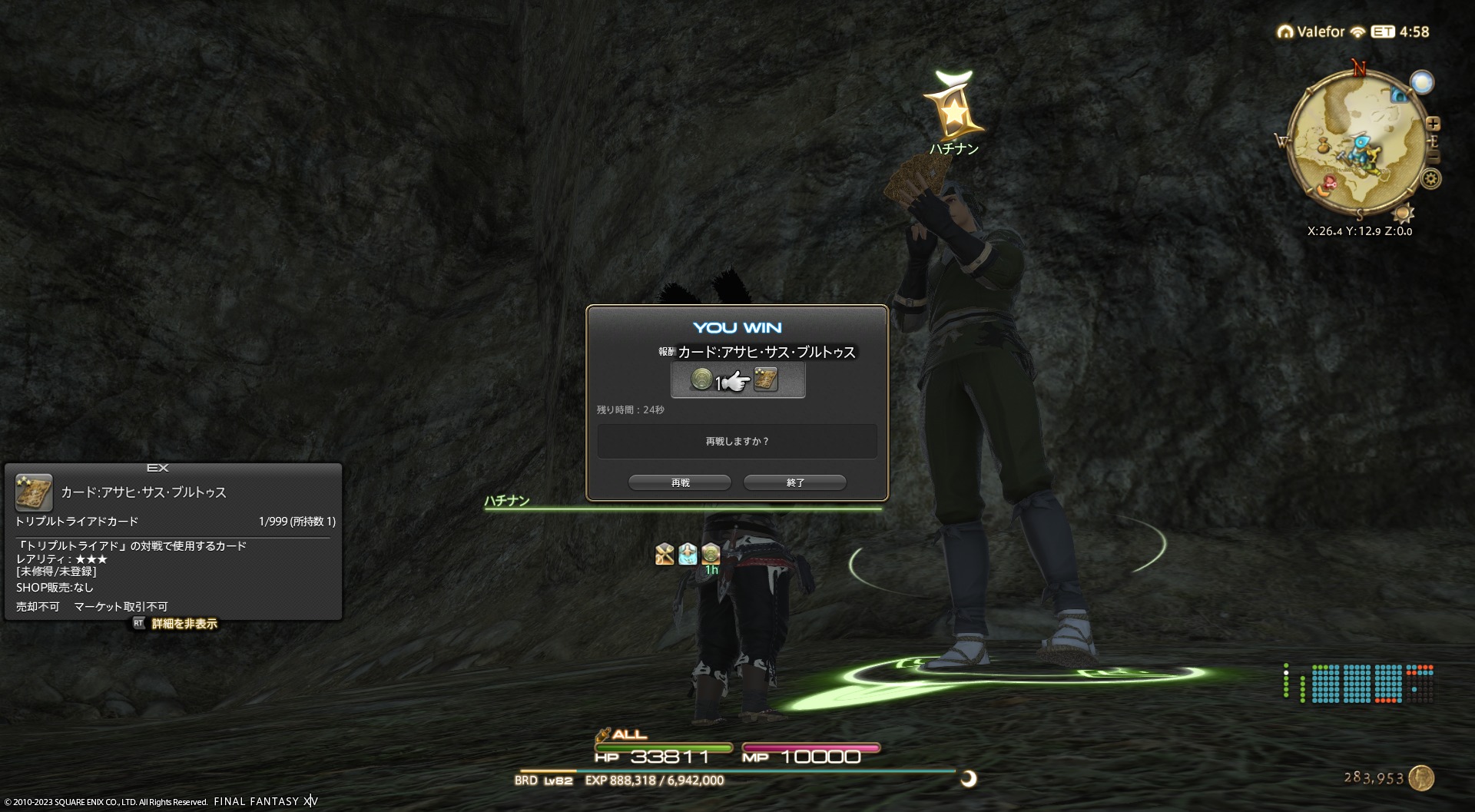Select the crossed-utensils food buff icon
The image size is (1475, 812).
[665, 553]
